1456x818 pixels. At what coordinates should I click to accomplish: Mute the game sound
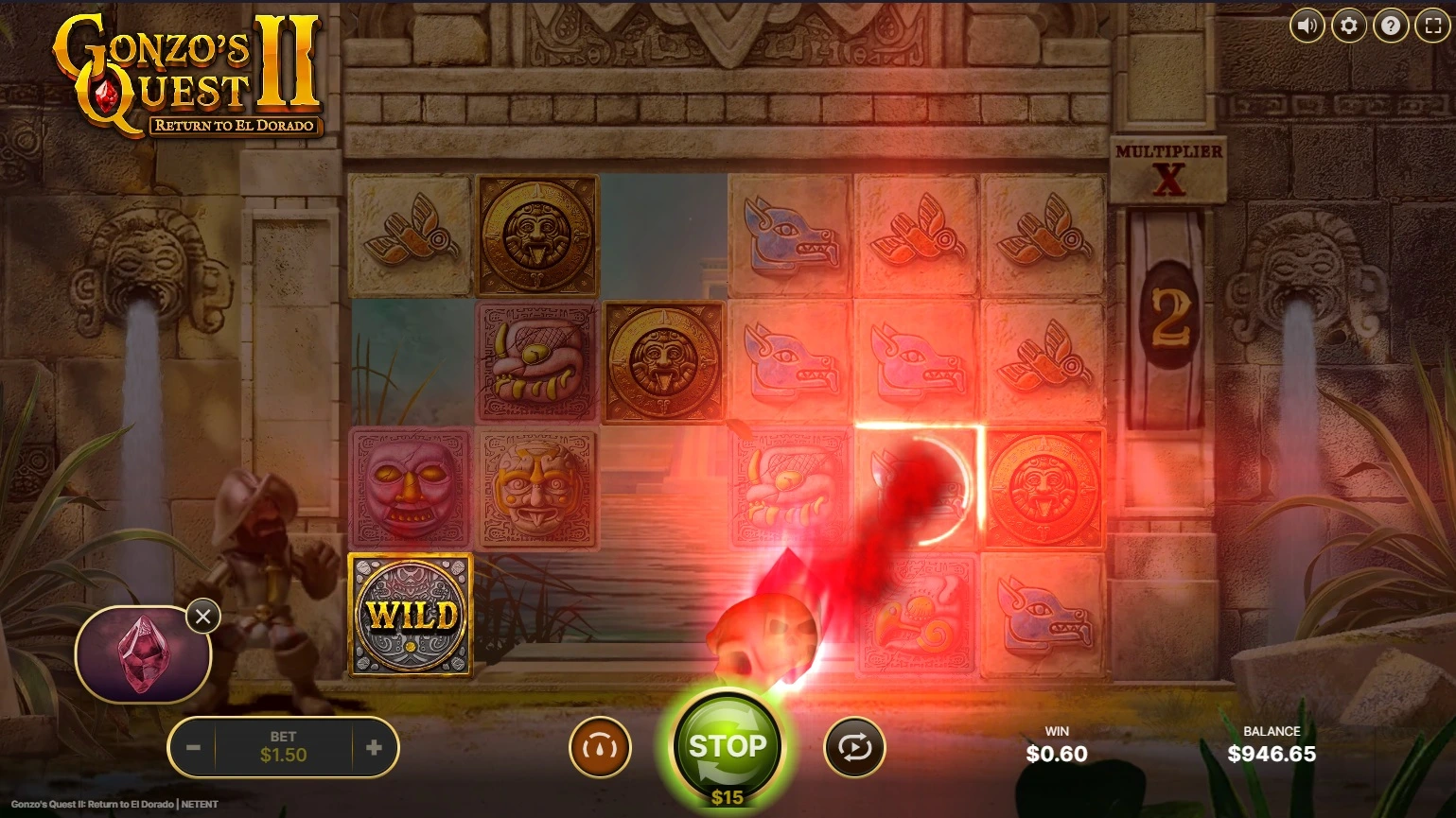(1307, 26)
